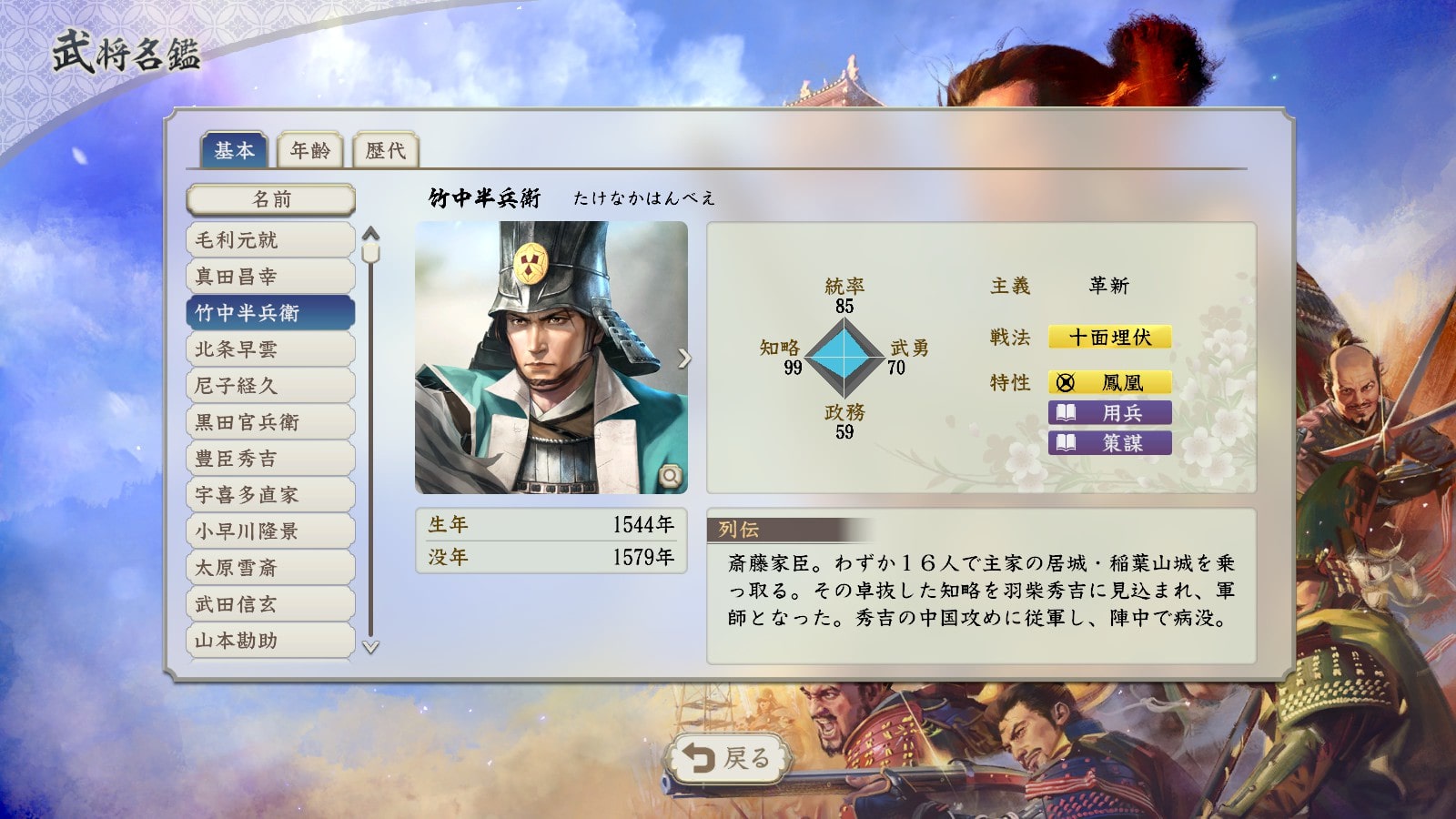
Task: Choose 真田昌幸 in the name list
Action: 270,277
